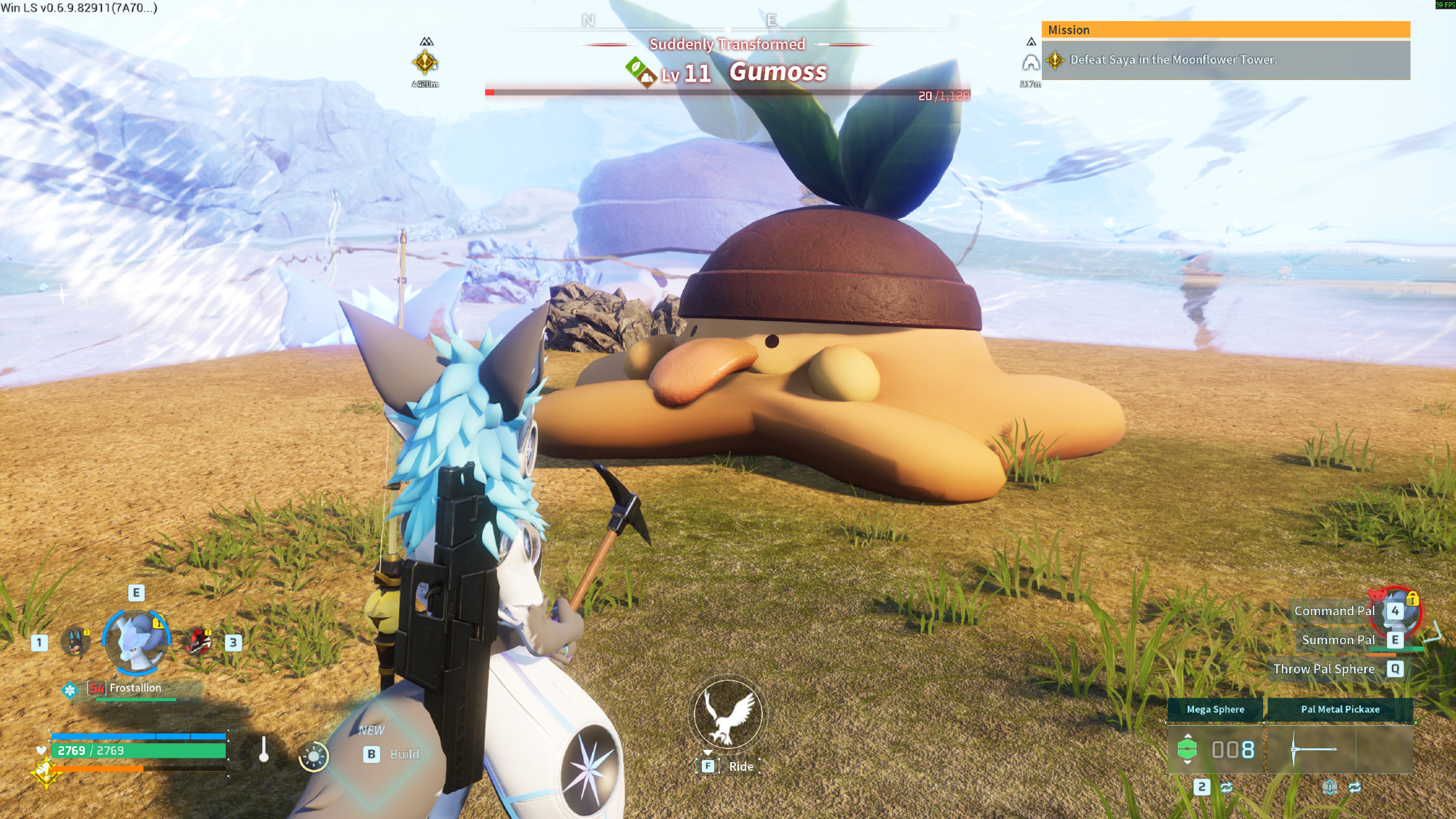Screen dimensions: 1456x819
Task: Select the Mission tracker objective about Saya
Action: point(1172,60)
